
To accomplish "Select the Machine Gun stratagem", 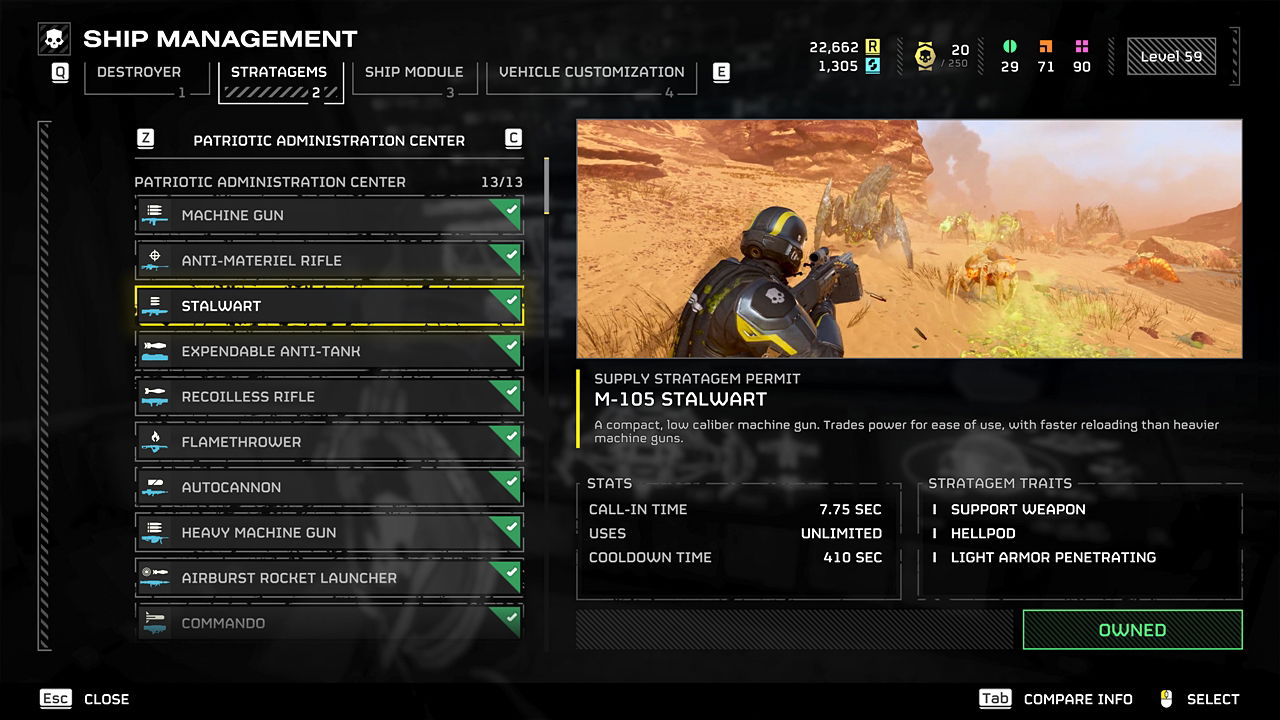I will point(328,215).
